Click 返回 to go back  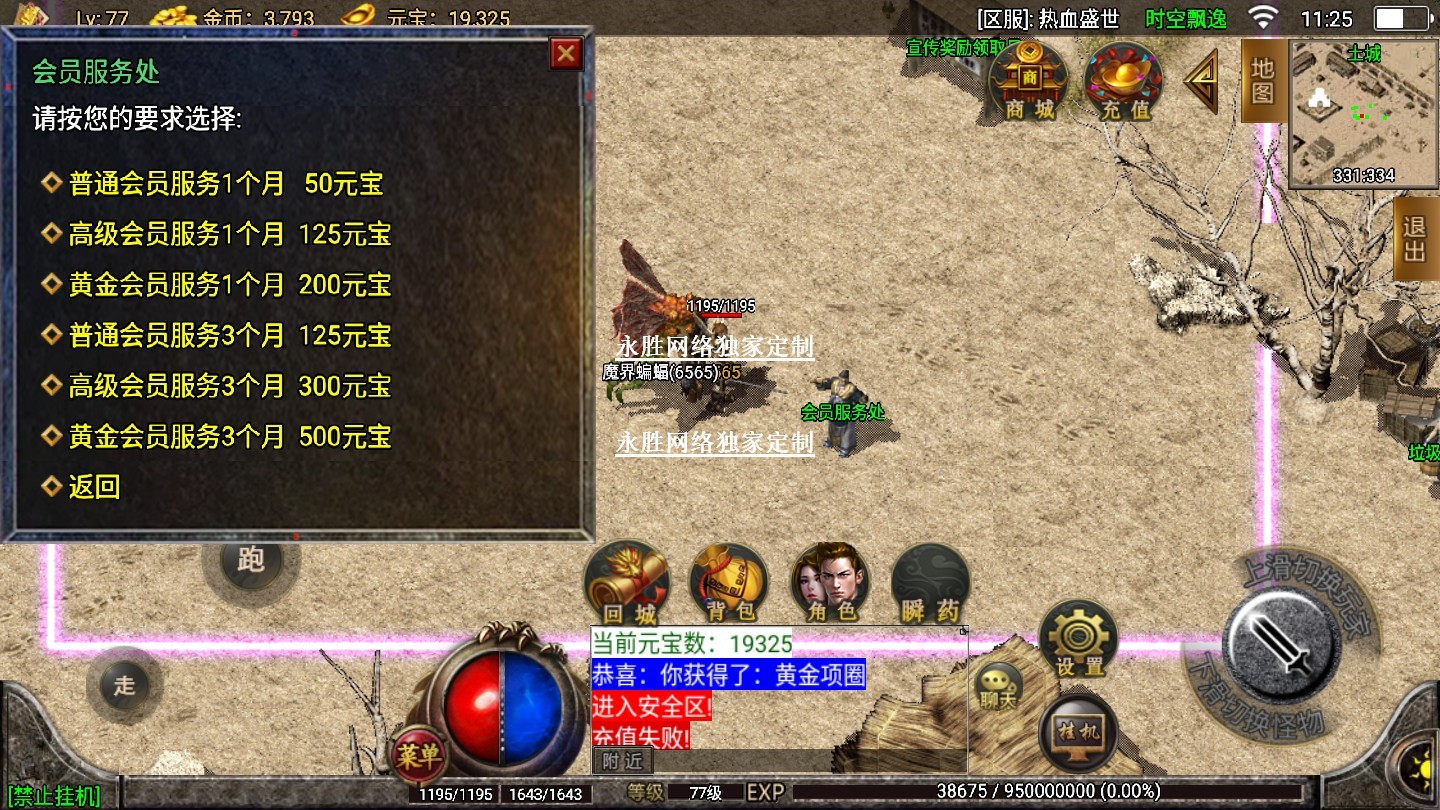click(94, 487)
